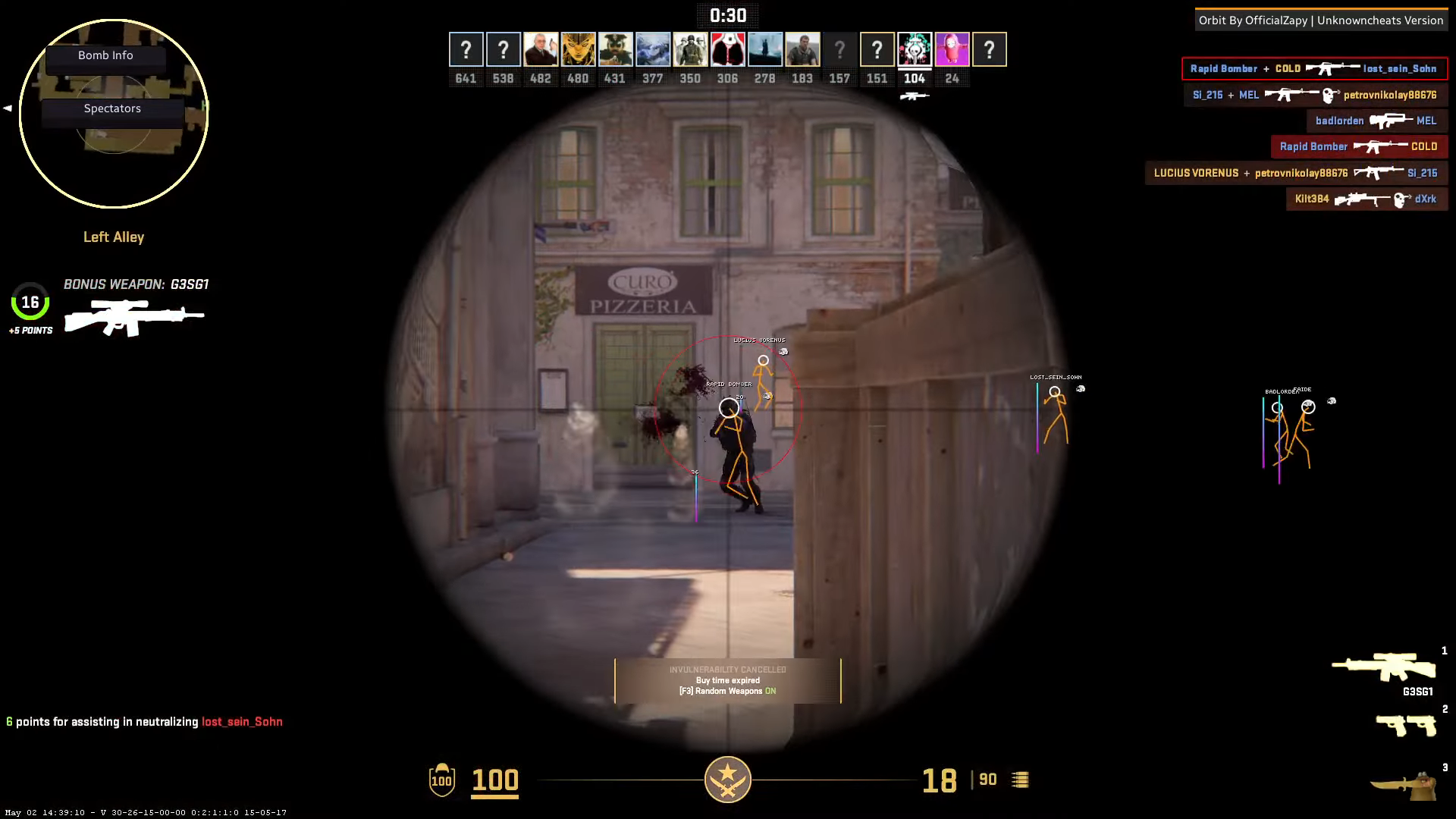The image size is (1456, 819).
Task: Select the badlorden kills MEL feed row
Action: (1376, 121)
